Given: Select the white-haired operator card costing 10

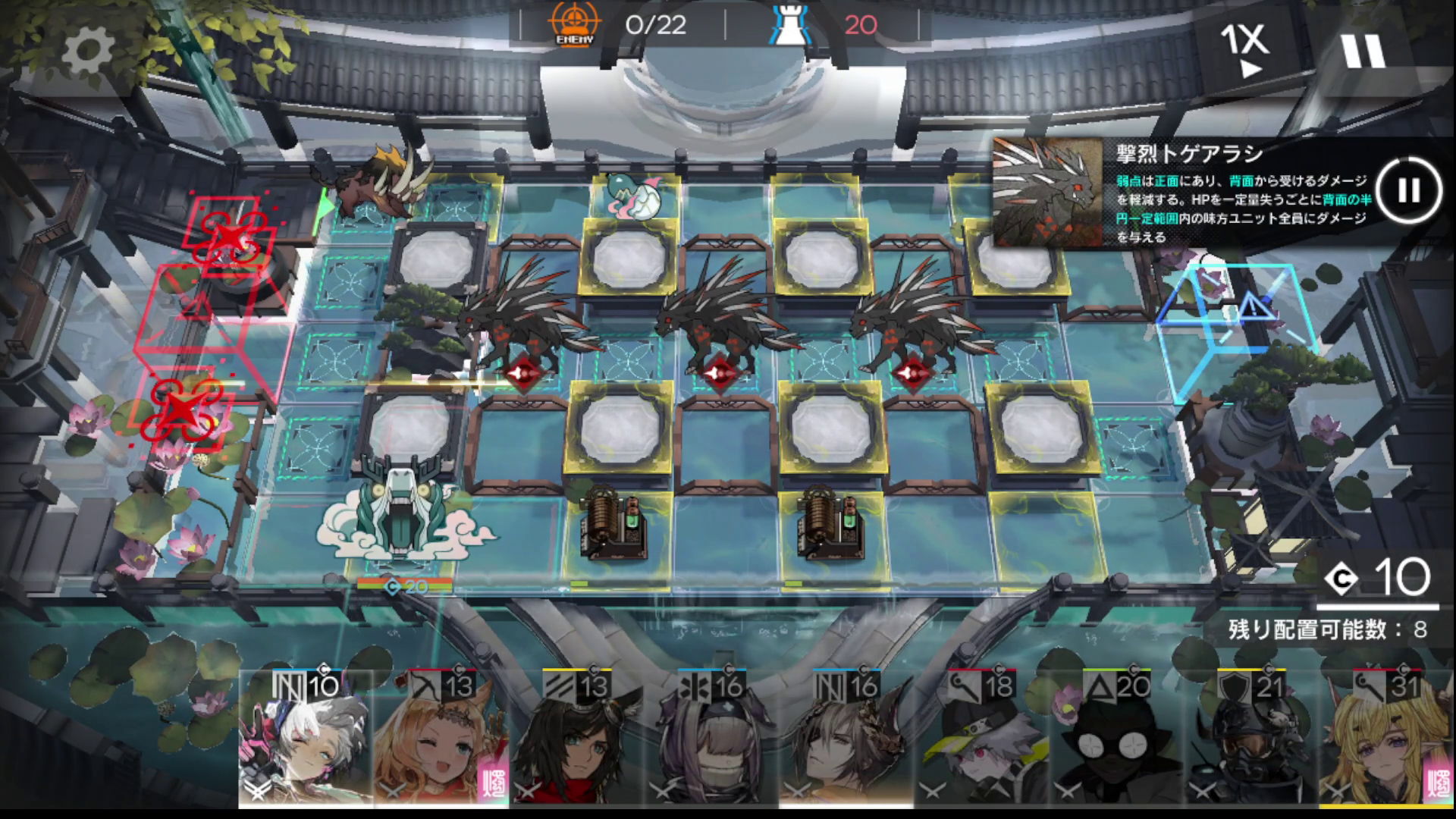Looking at the screenshot, I should pyautogui.click(x=306, y=739).
